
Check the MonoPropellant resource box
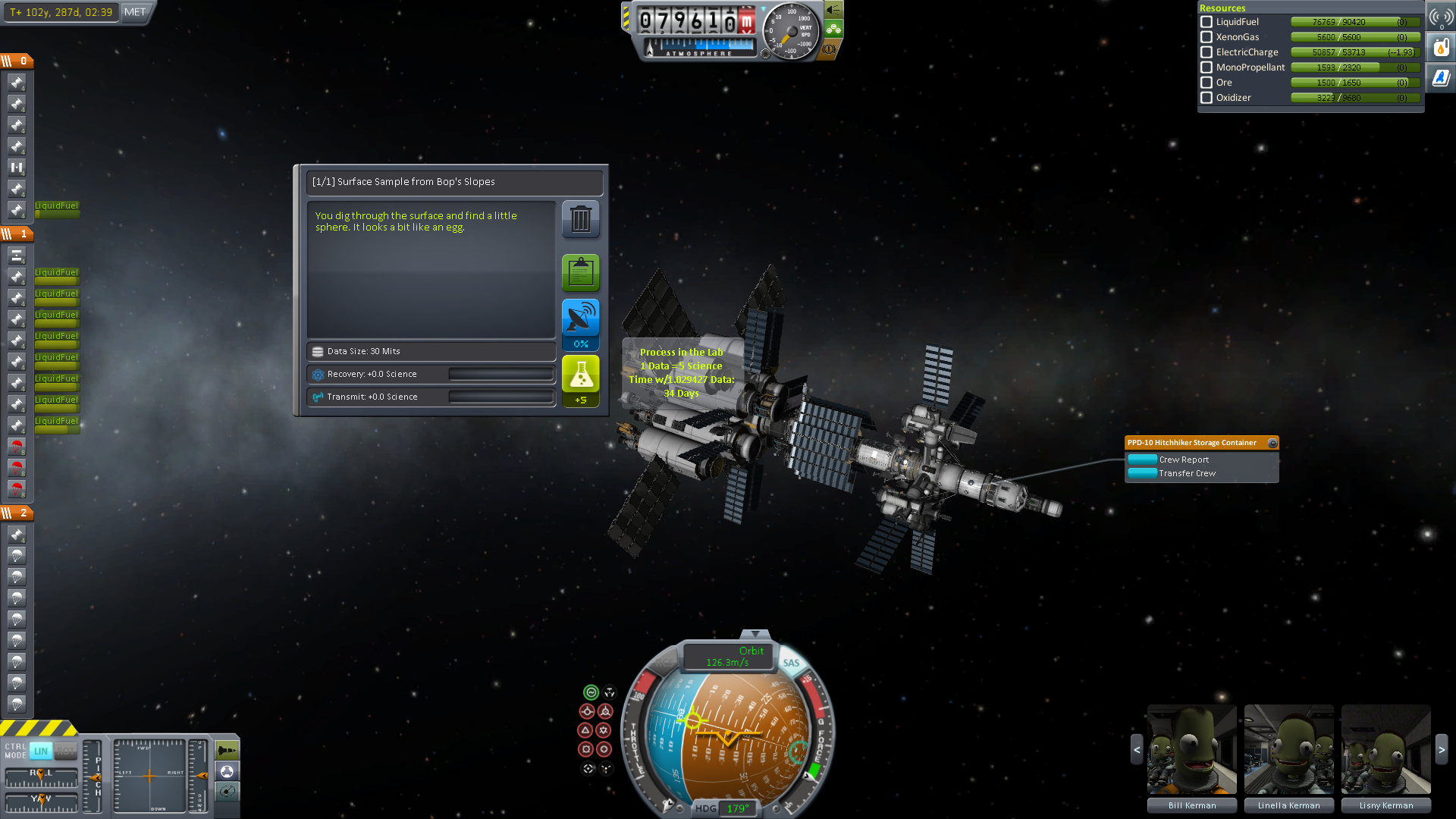[1207, 67]
